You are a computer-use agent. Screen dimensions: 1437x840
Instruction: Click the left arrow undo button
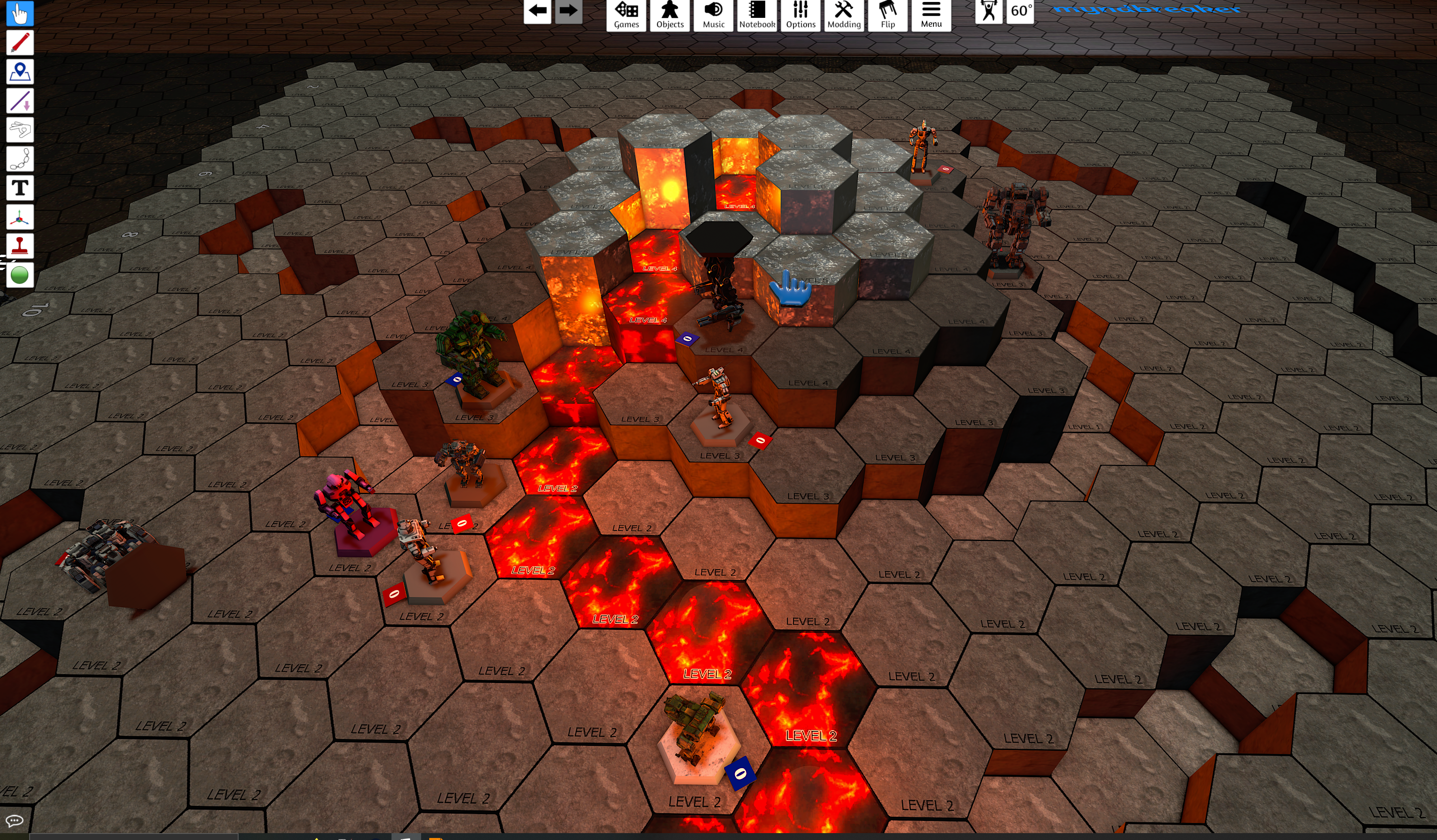537,11
